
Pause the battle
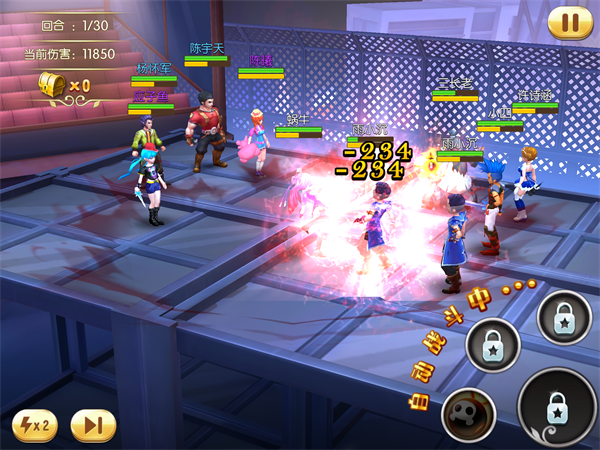[x=569, y=21]
